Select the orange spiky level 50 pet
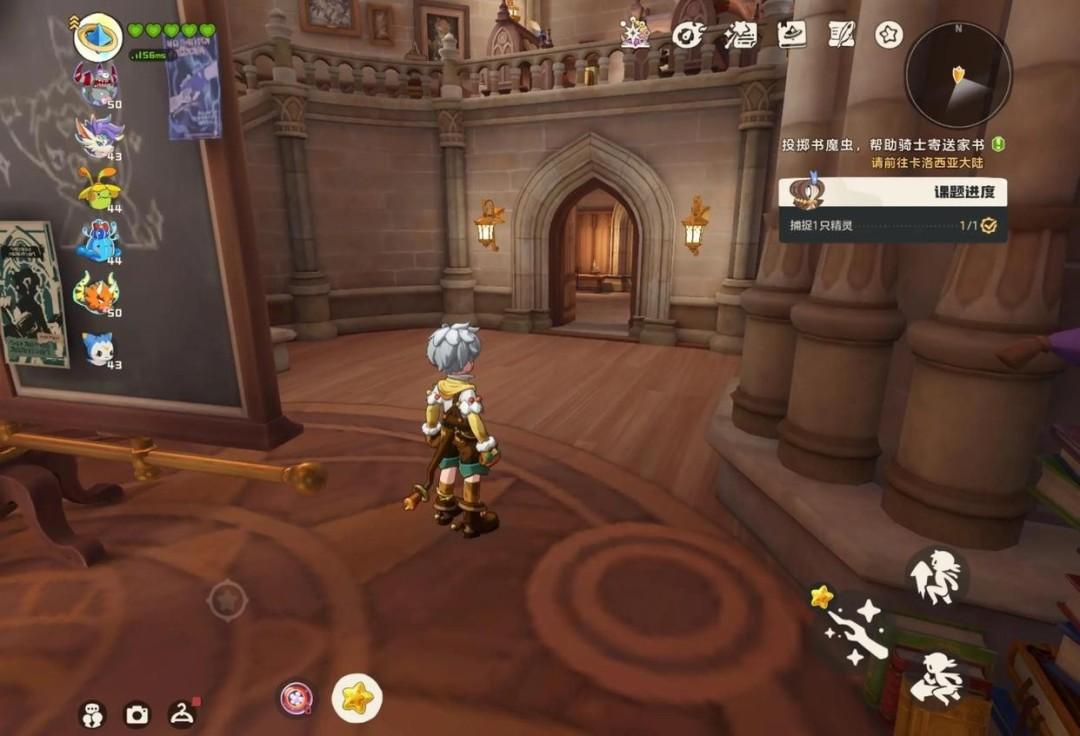This screenshot has width=1080, height=736. tap(97, 292)
